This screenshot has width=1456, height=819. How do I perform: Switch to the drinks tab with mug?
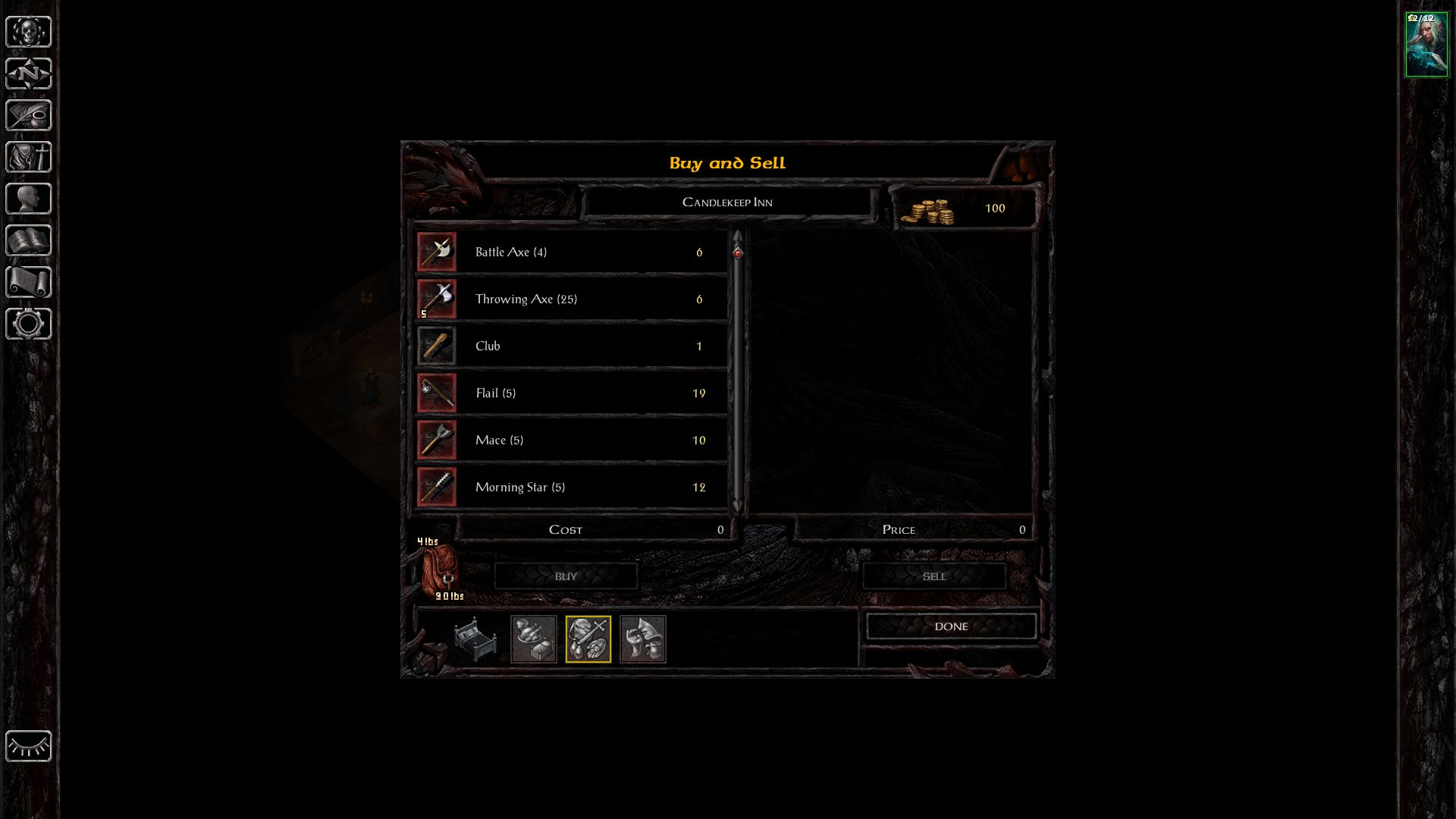643,639
